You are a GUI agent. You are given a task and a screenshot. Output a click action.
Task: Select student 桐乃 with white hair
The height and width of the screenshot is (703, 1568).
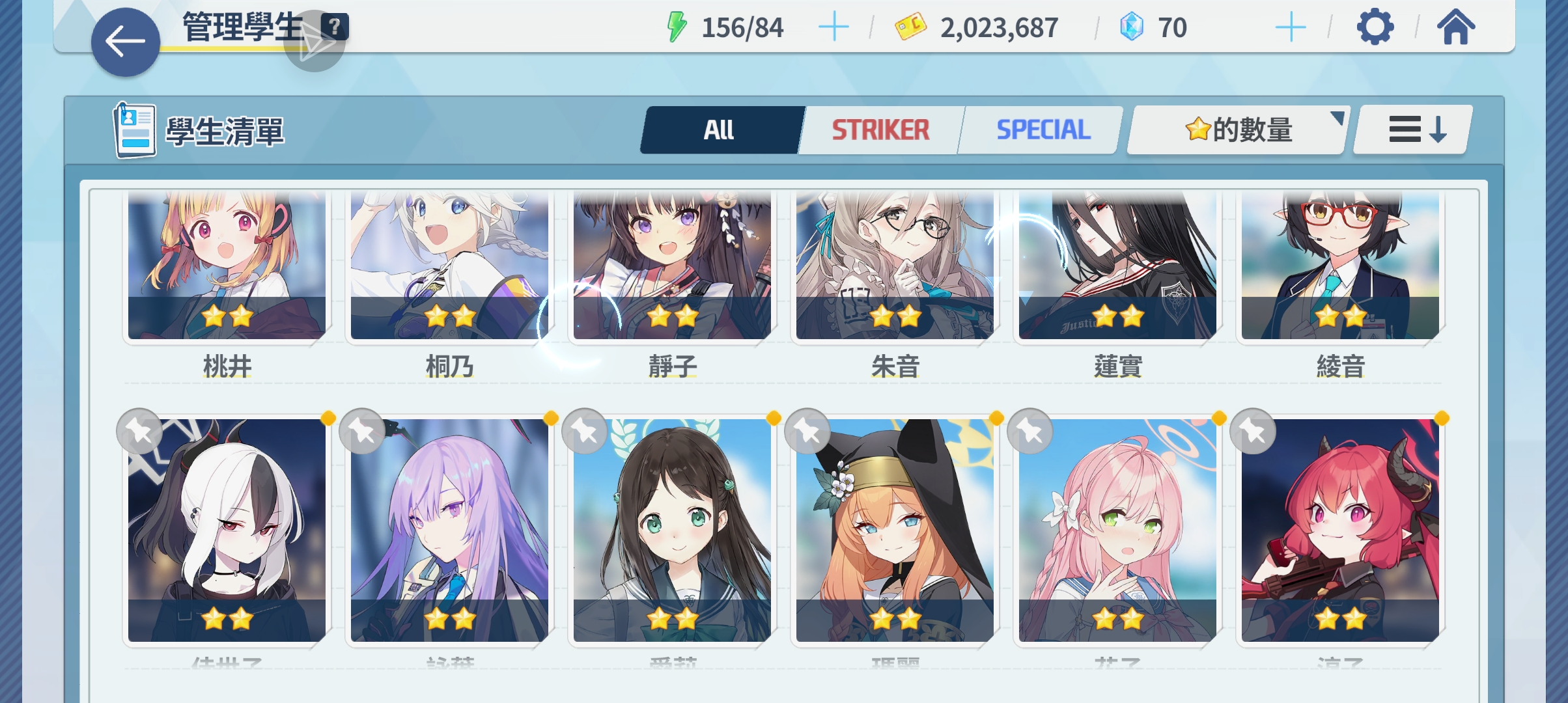449,267
